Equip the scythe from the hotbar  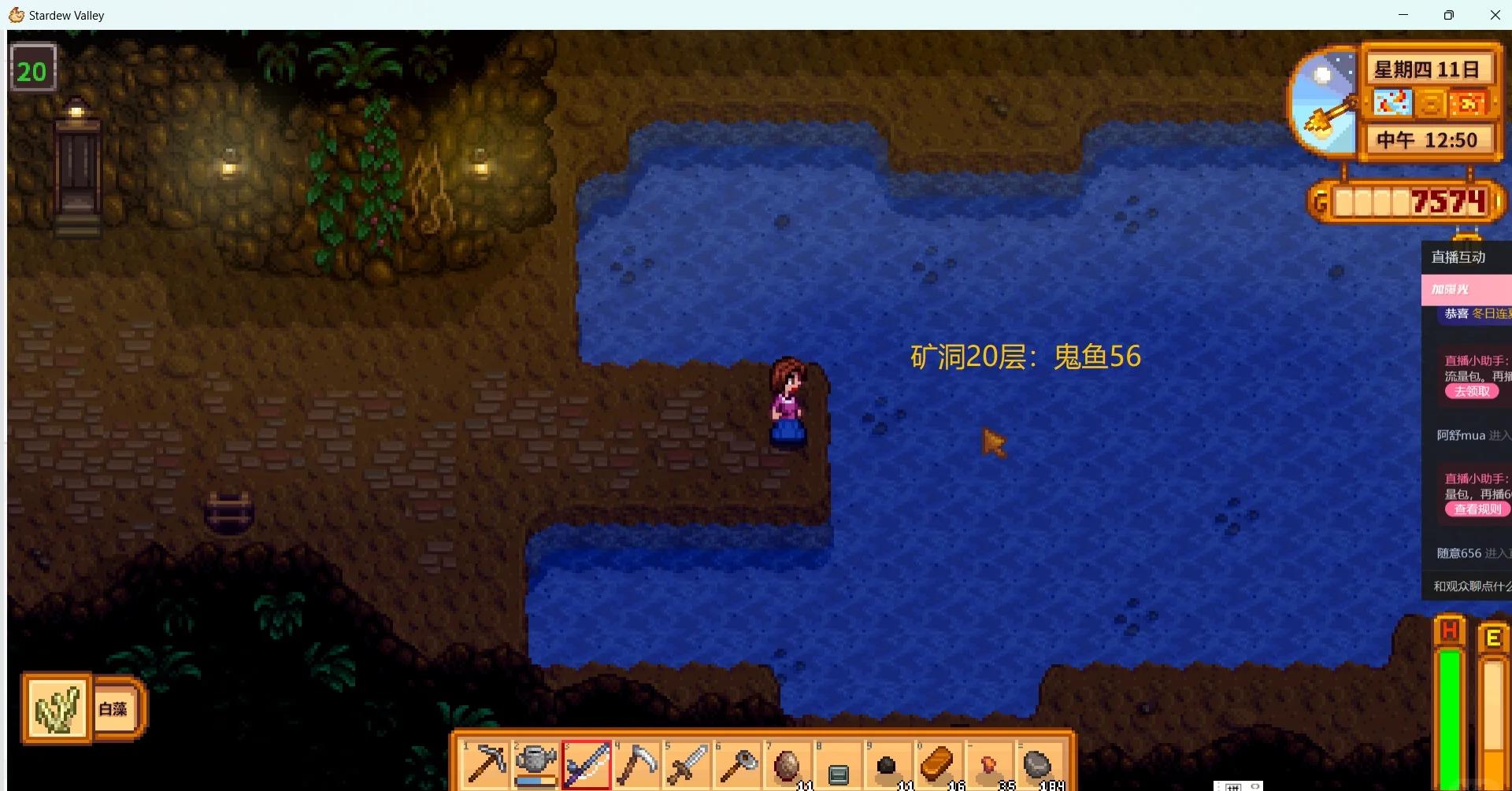point(636,764)
